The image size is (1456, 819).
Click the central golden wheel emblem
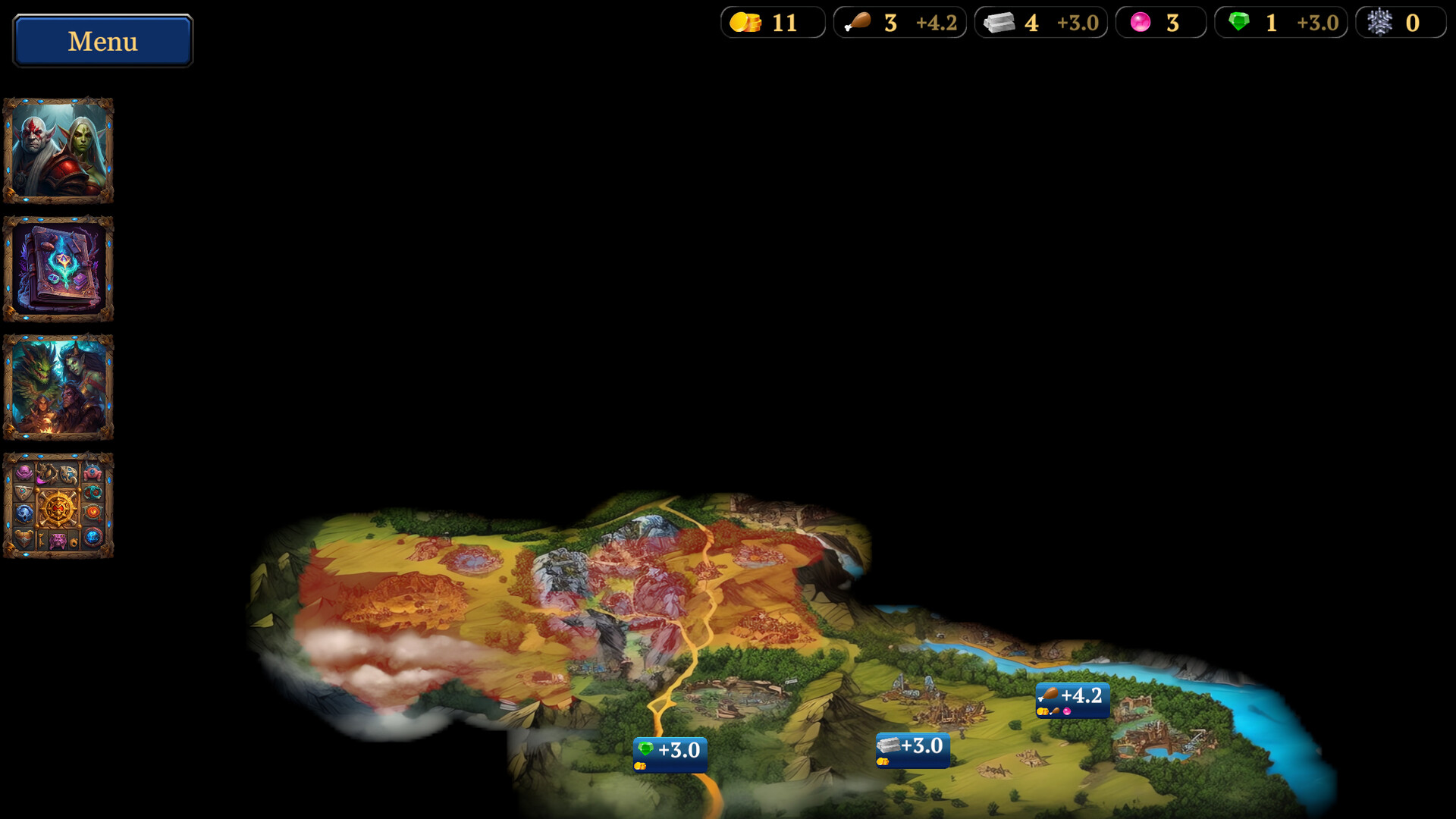58,509
